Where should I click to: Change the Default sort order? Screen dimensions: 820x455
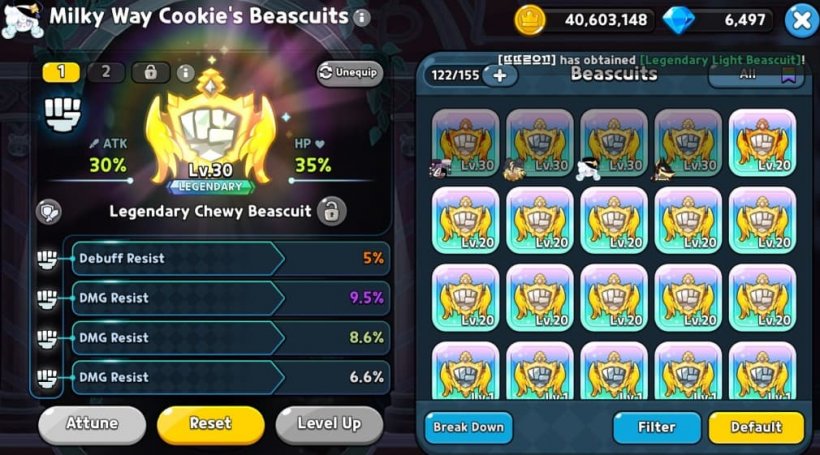click(x=756, y=427)
